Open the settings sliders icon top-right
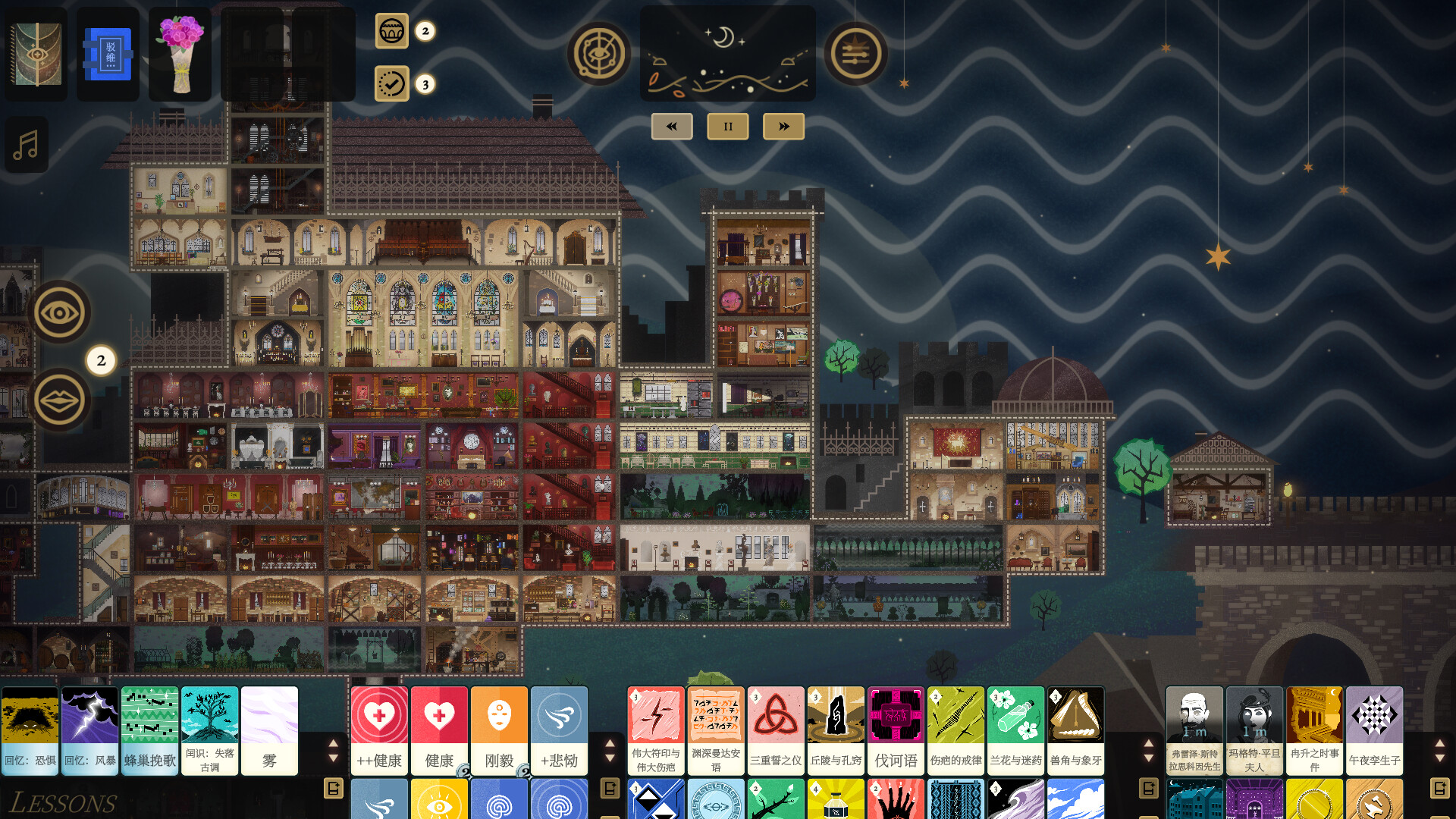This screenshot has width=1456, height=819. click(x=856, y=54)
